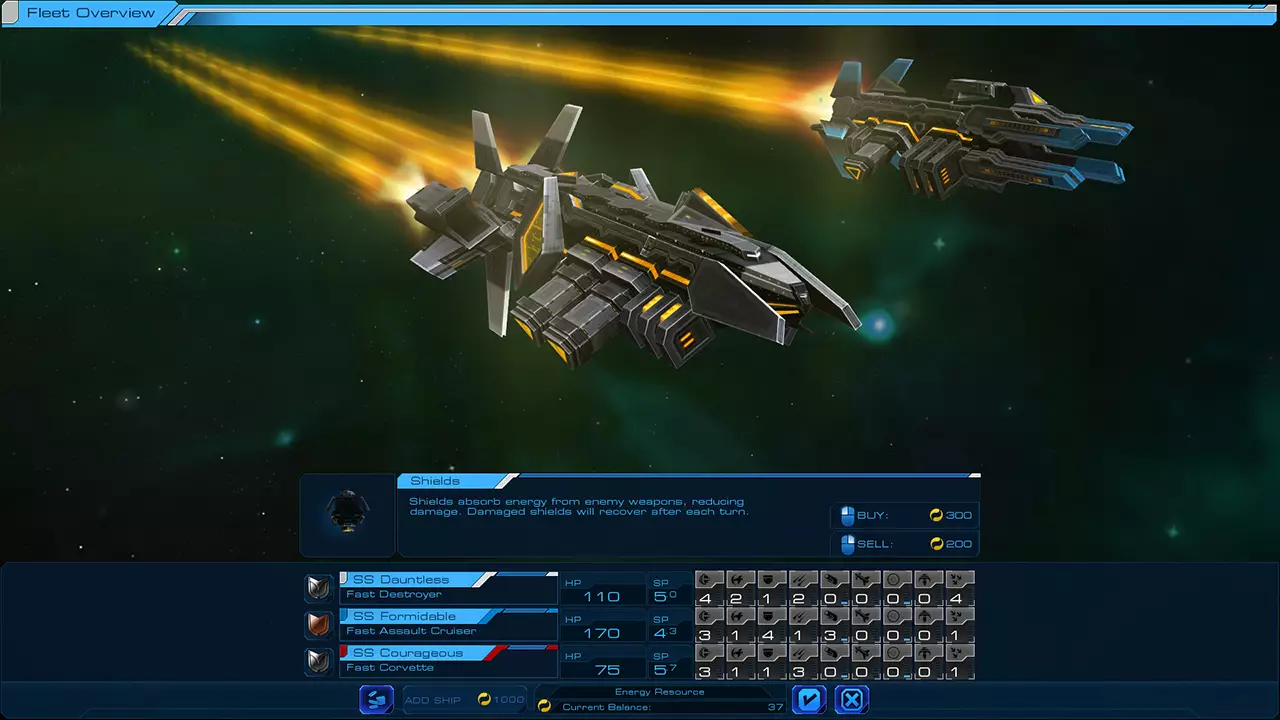Click the shield emblem next to SS Dauntless
The image size is (1280, 720).
tap(318, 588)
